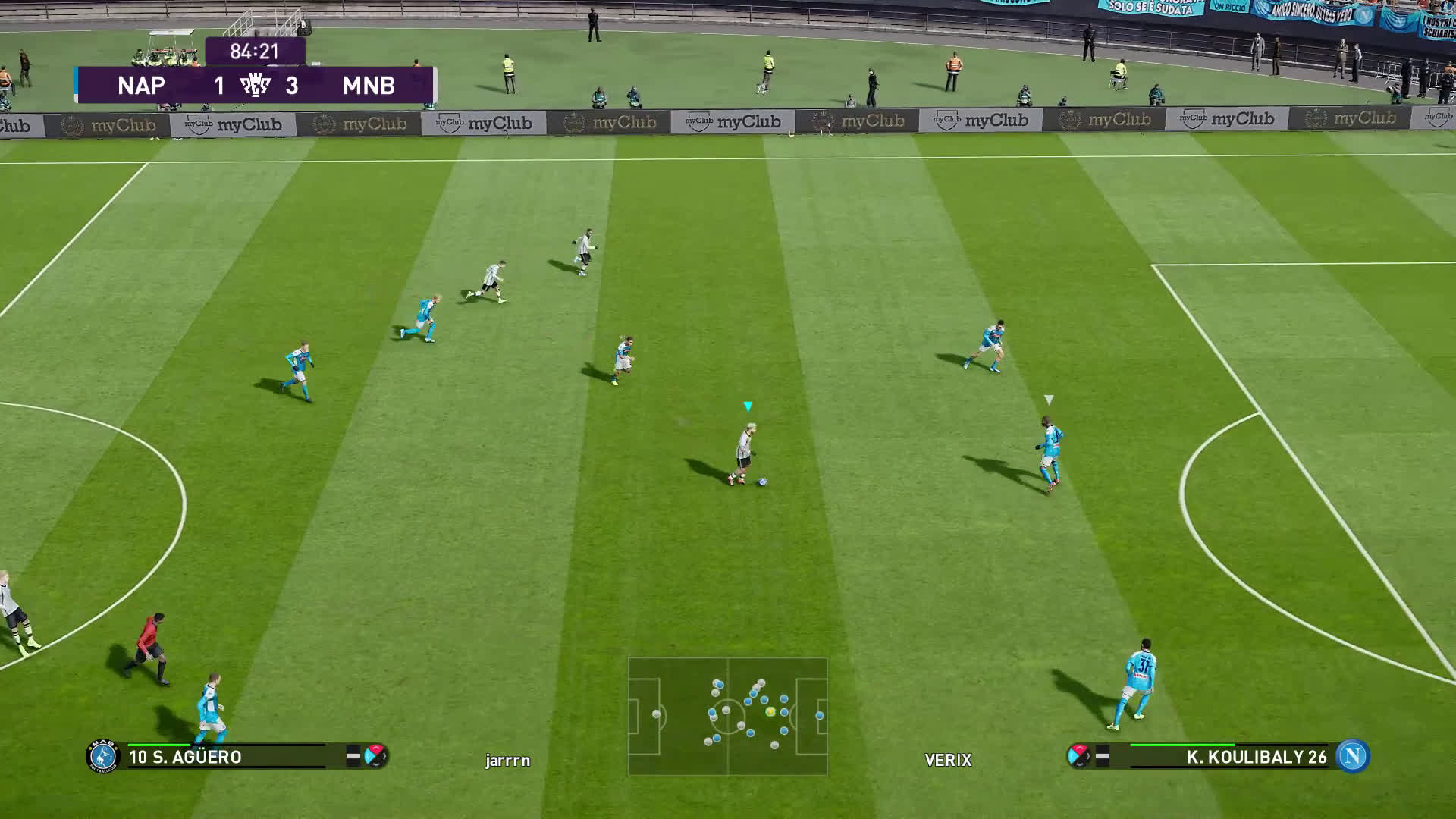Select the S. Agüero player name panel
1456x819 pixels.
point(227,757)
